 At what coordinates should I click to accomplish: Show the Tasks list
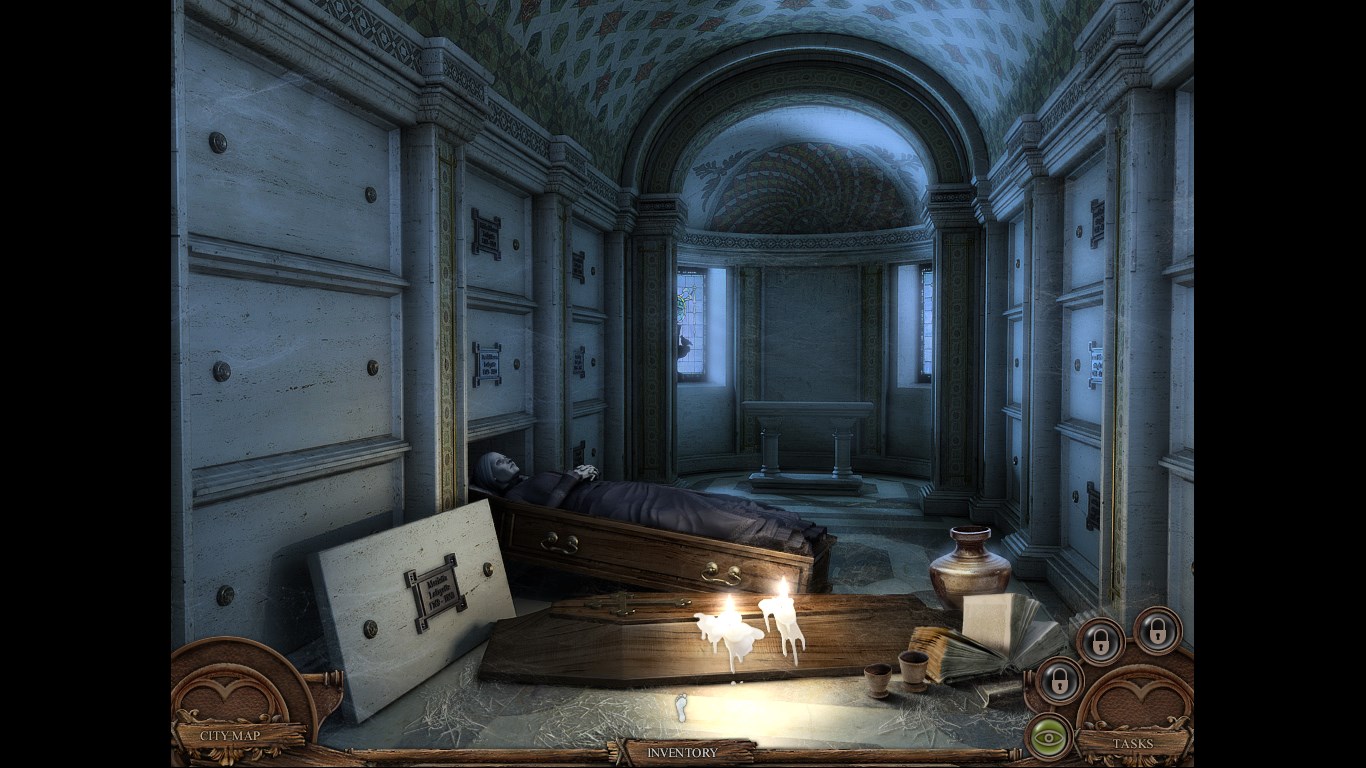[x=1134, y=743]
